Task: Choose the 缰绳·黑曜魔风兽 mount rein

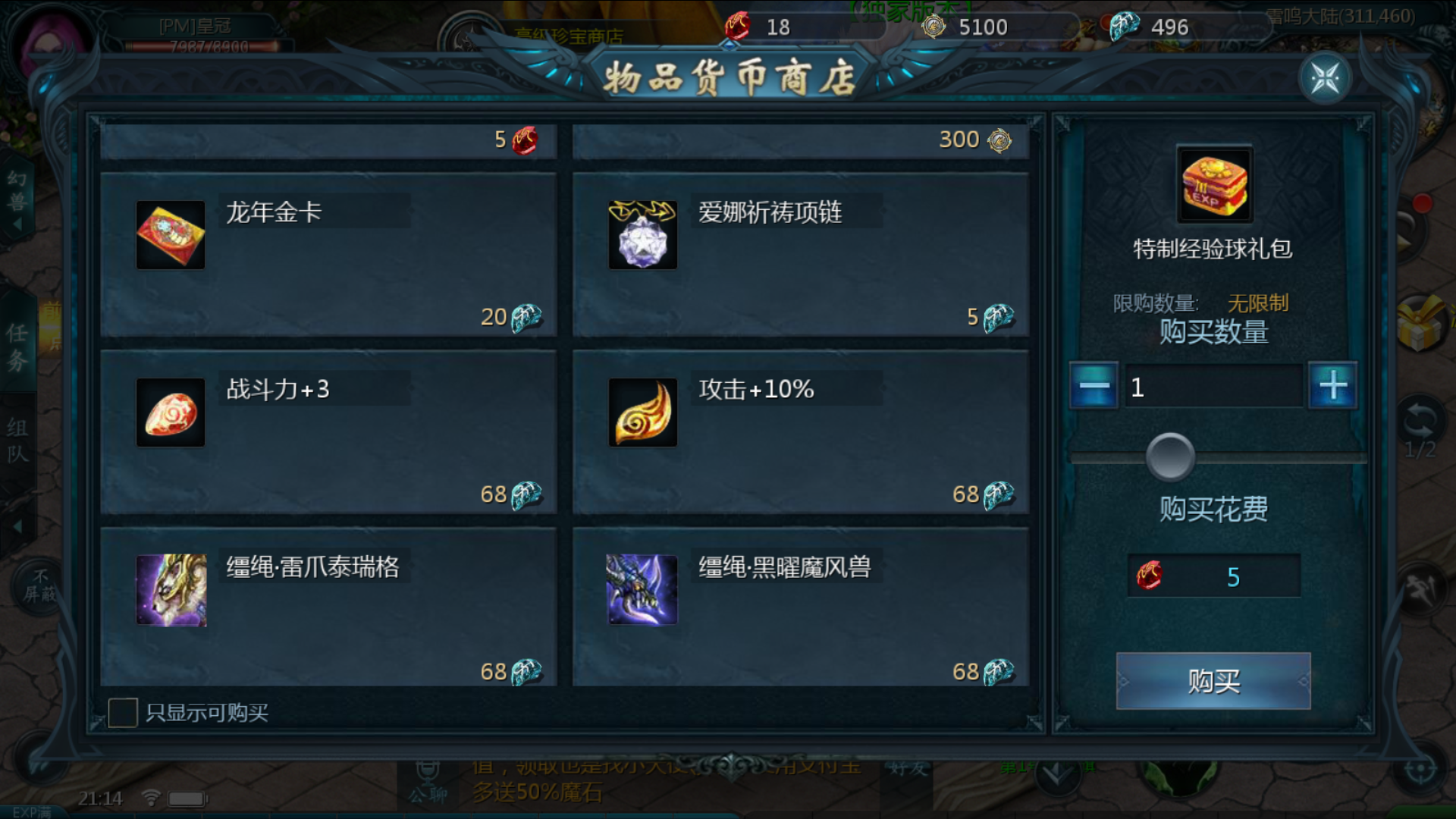Action: [800, 608]
